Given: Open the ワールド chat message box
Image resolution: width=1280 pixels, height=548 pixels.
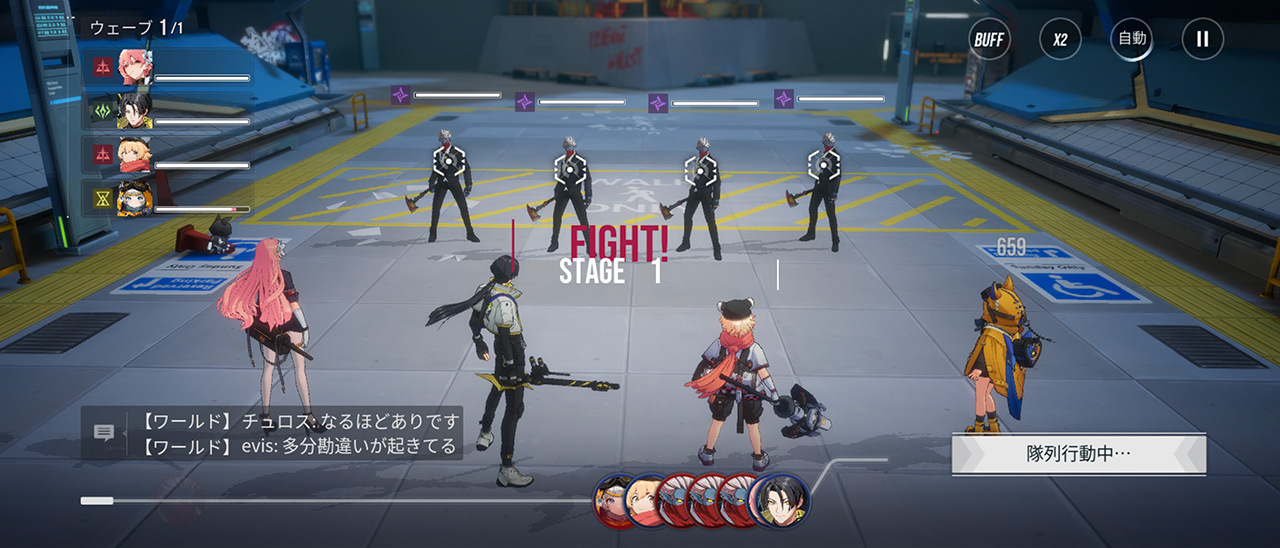Looking at the screenshot, I should click(x=298, y=433).
